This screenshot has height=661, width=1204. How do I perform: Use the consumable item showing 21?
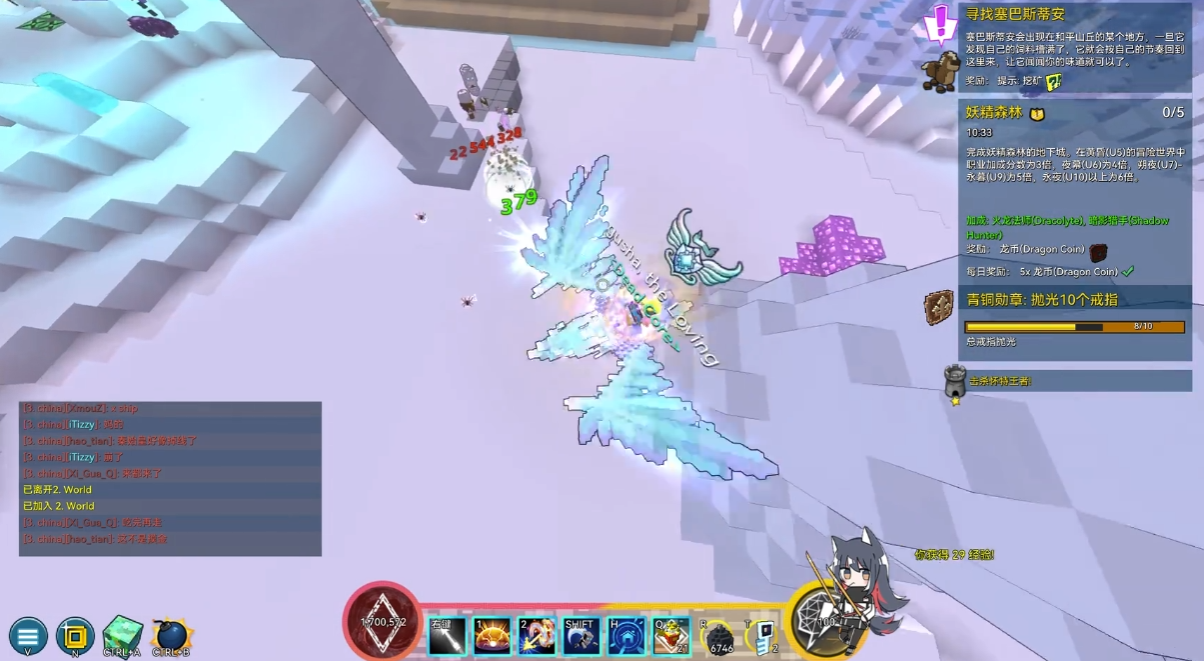click(x=670, y=636)
